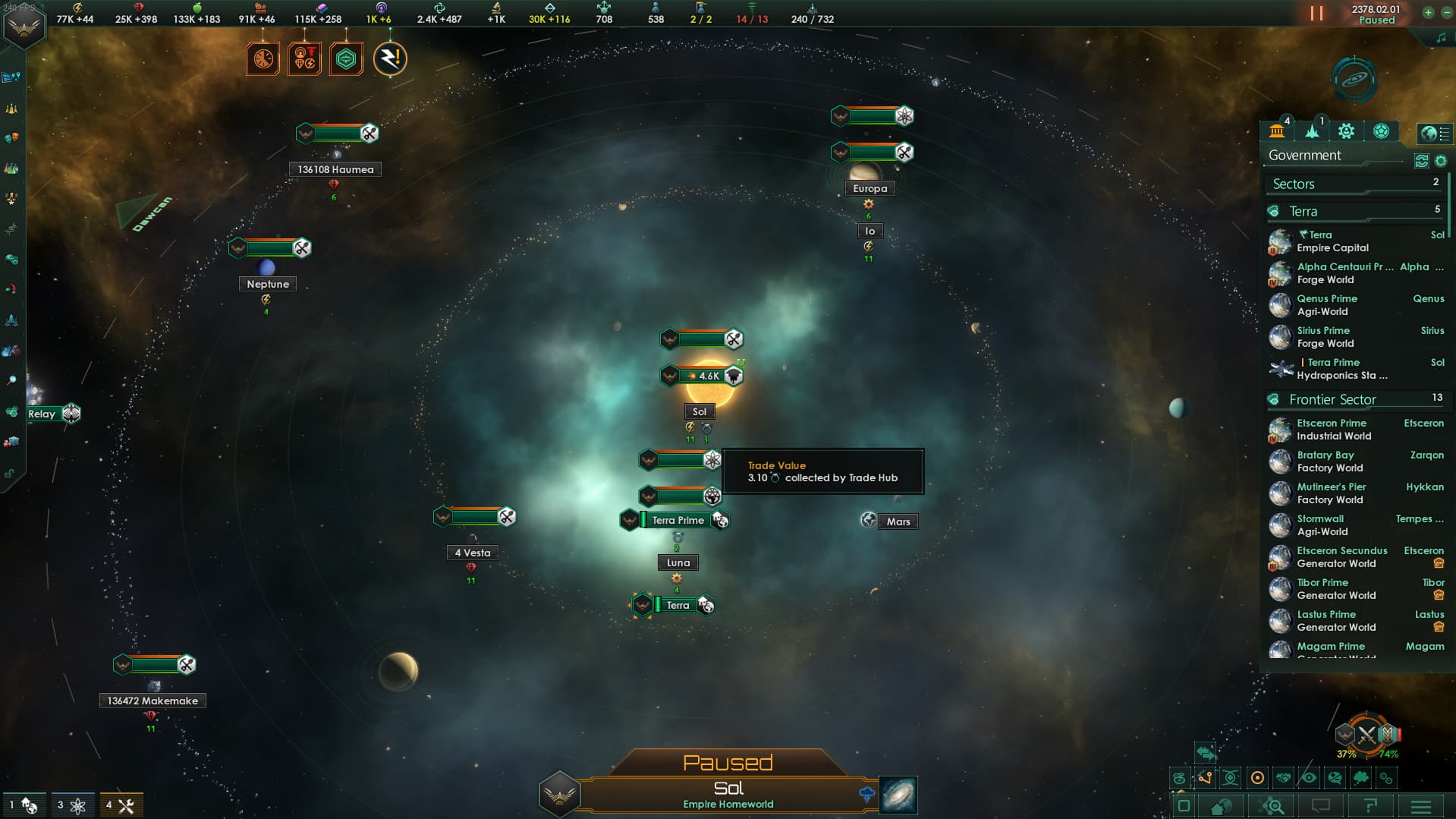Open the lightning bolt situation alert
Image resolution: width=1456 pixels, height=819 pixels.
pos(390,59)
